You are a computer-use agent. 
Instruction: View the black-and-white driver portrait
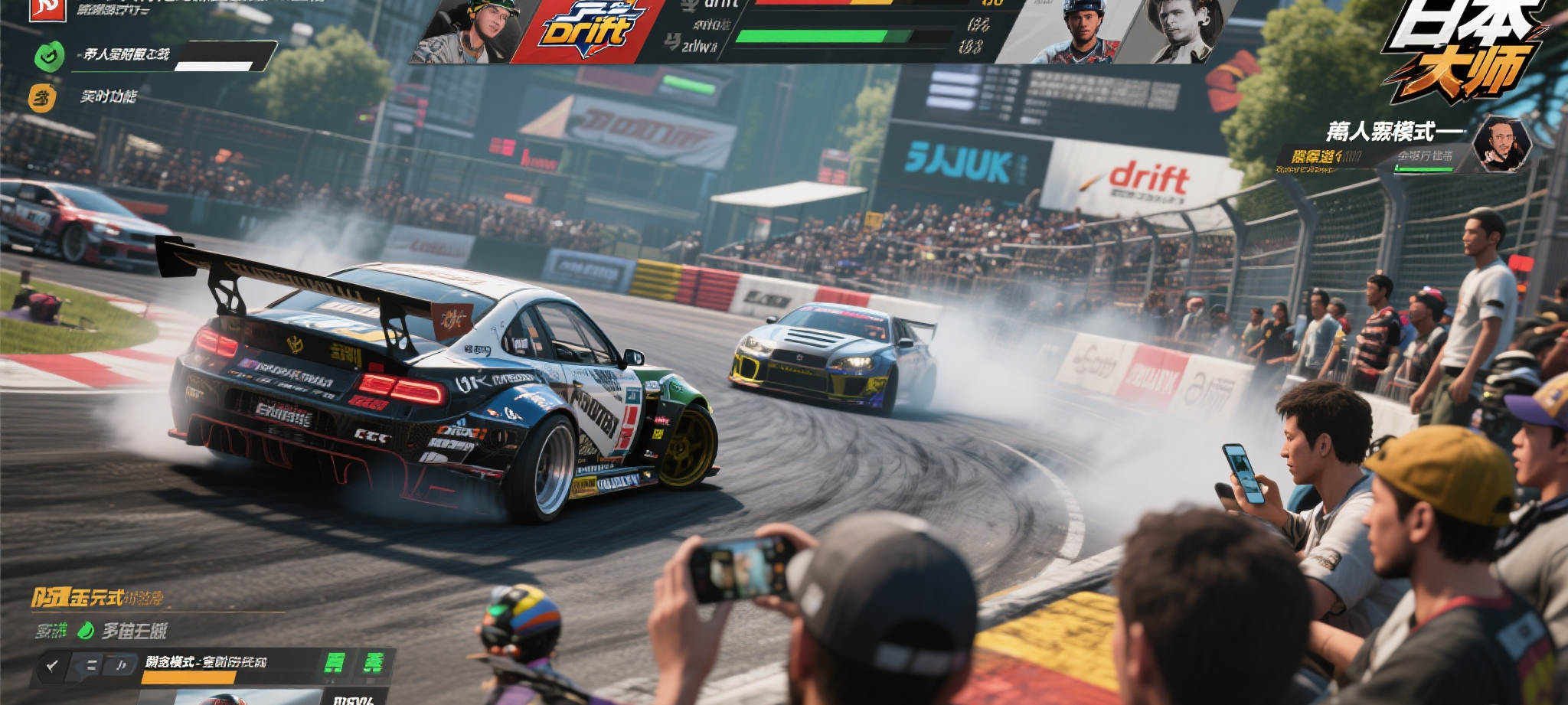coord(1182,31)
